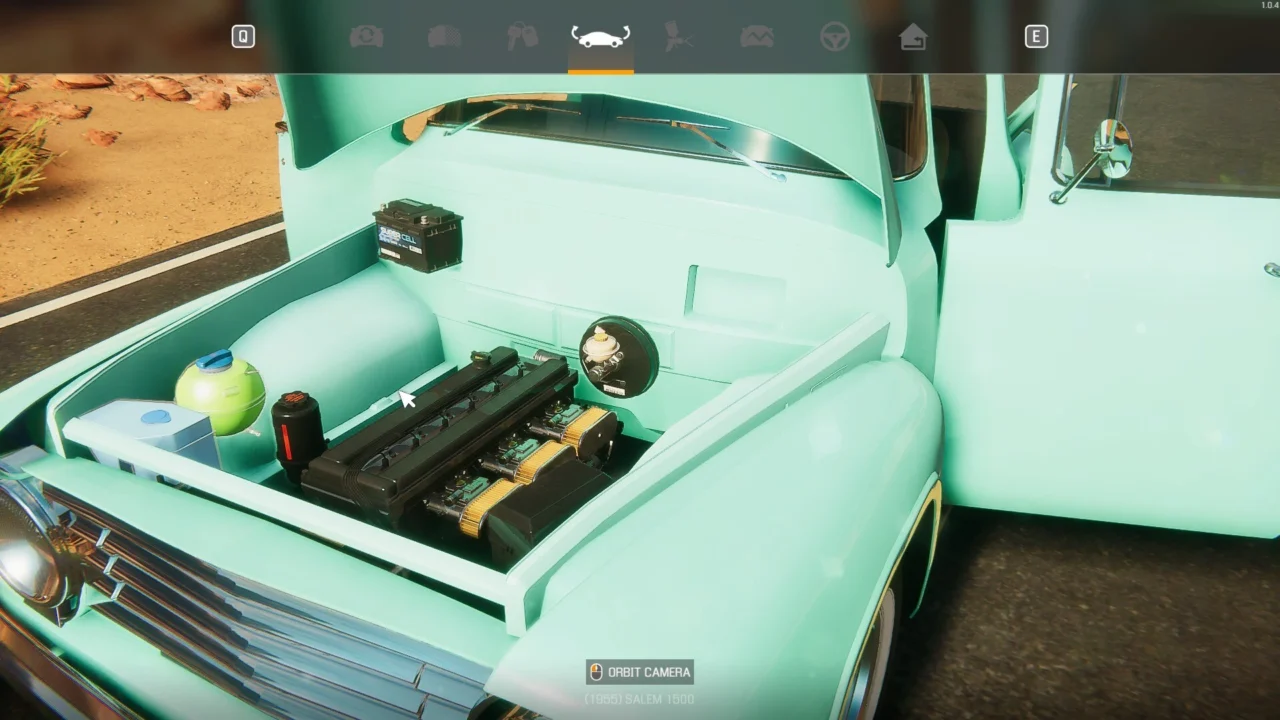Switch to the bodywork repair tab
This screenshot has width=1280, height=720.
[x=444, y=37]
